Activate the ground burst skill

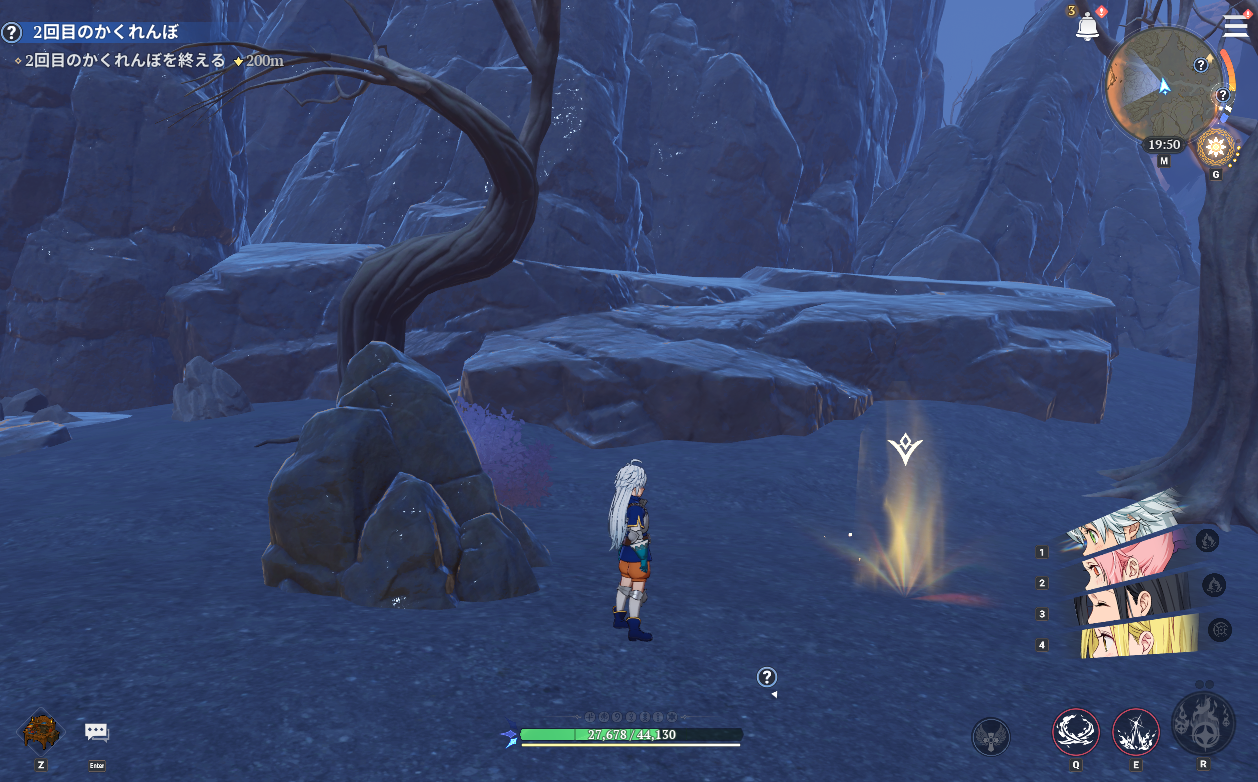tap(1136, 732)
